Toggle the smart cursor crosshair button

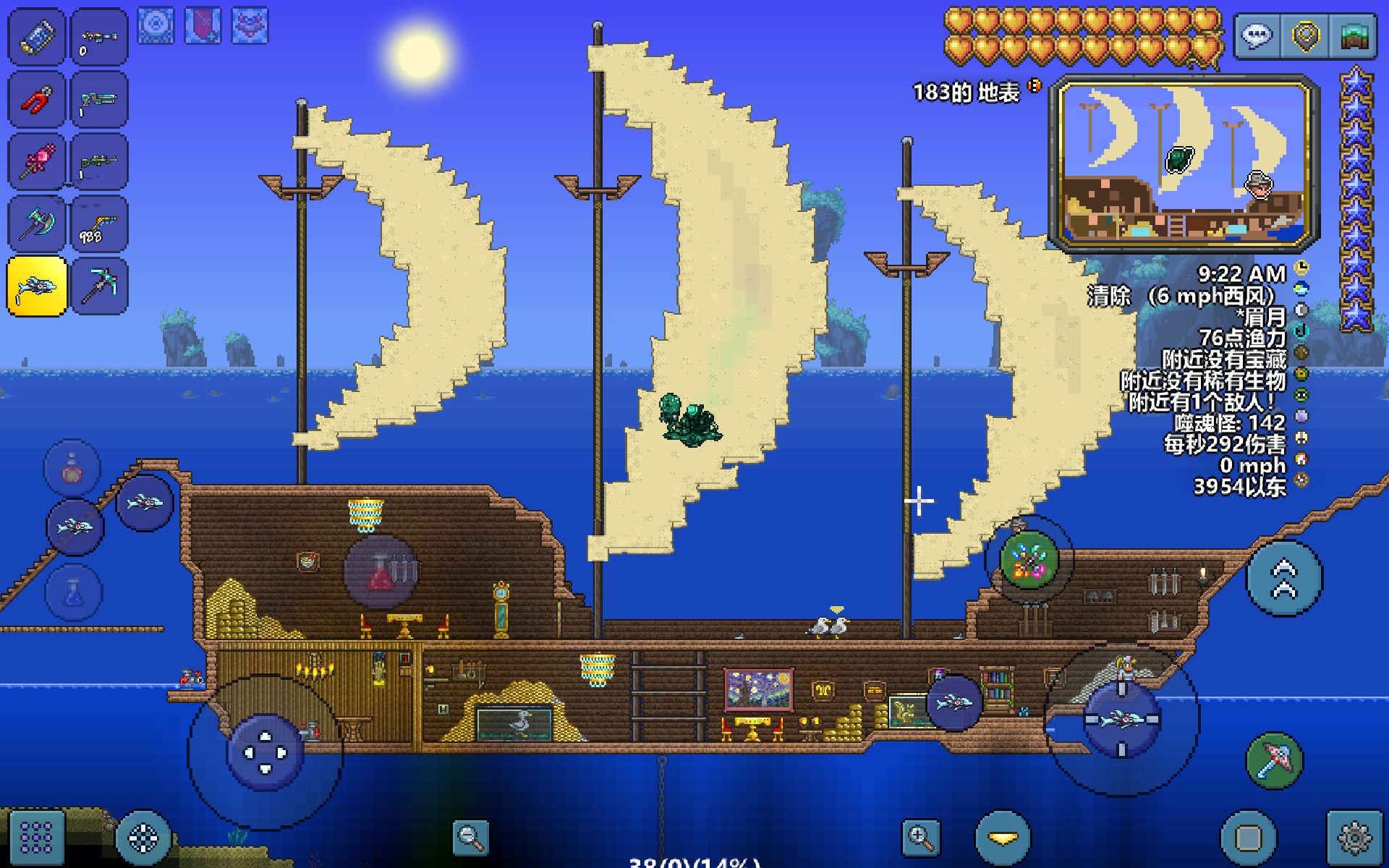pos(143,838)
